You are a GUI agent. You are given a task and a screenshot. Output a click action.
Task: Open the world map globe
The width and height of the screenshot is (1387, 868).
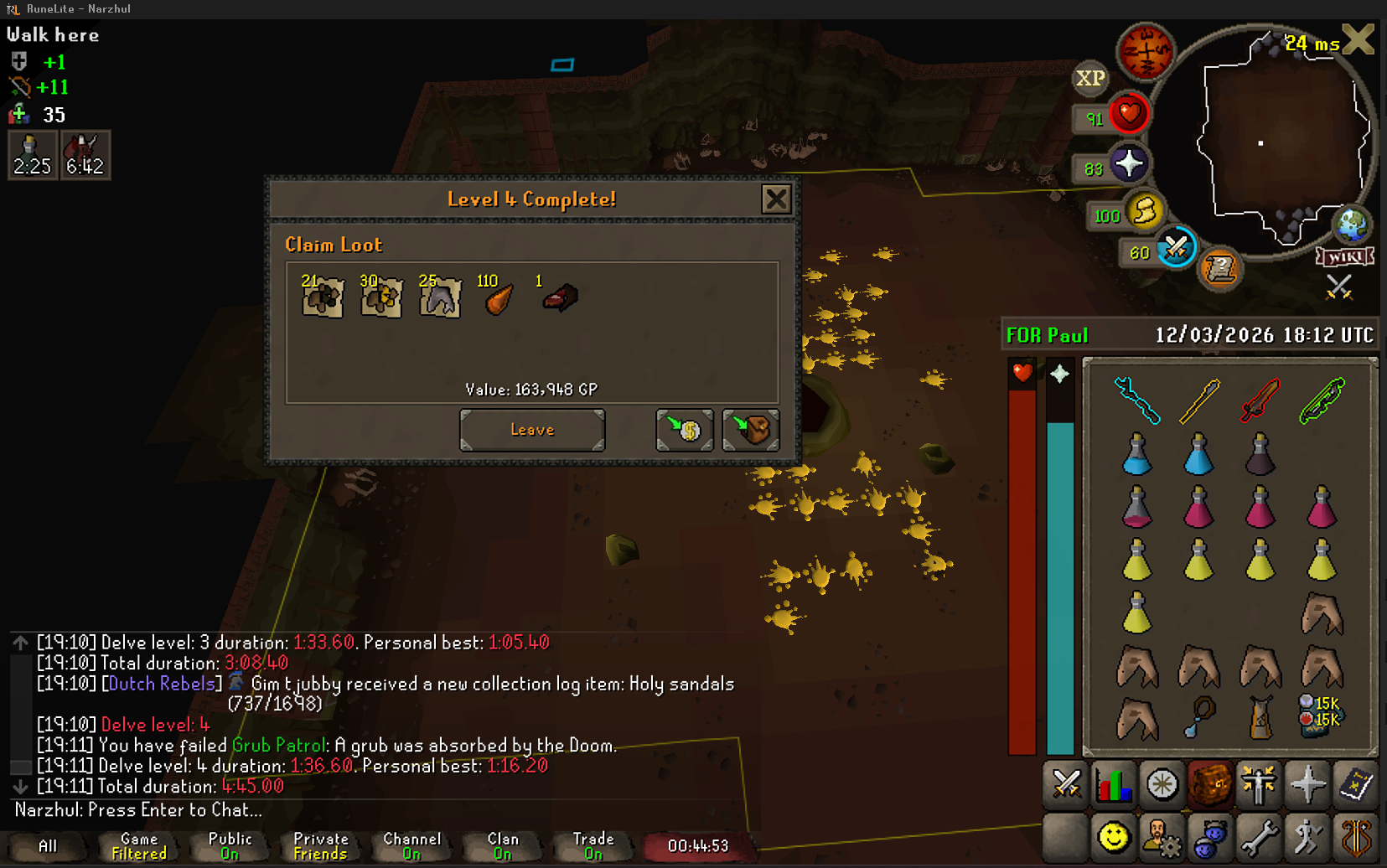[1351, 224]
